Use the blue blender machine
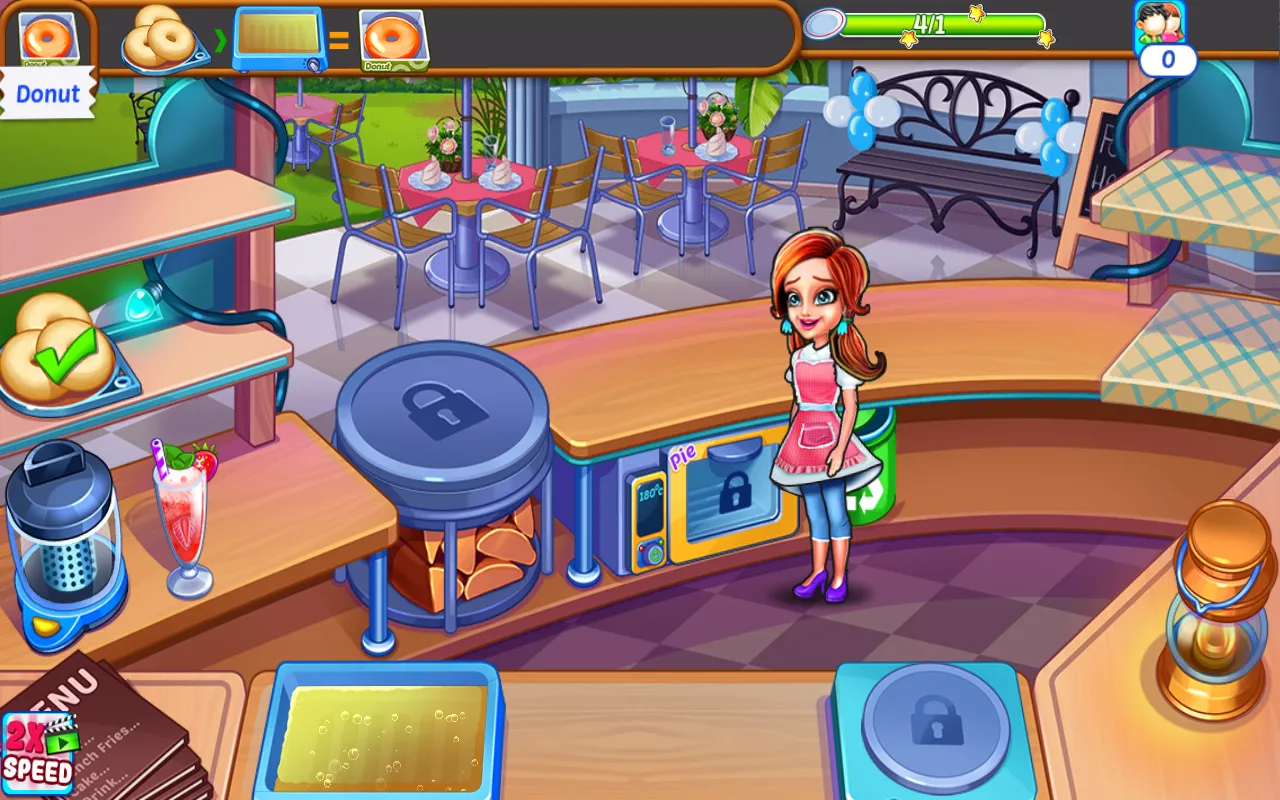This screenshot has height=800, width=1280. click(x=63, y=545)
